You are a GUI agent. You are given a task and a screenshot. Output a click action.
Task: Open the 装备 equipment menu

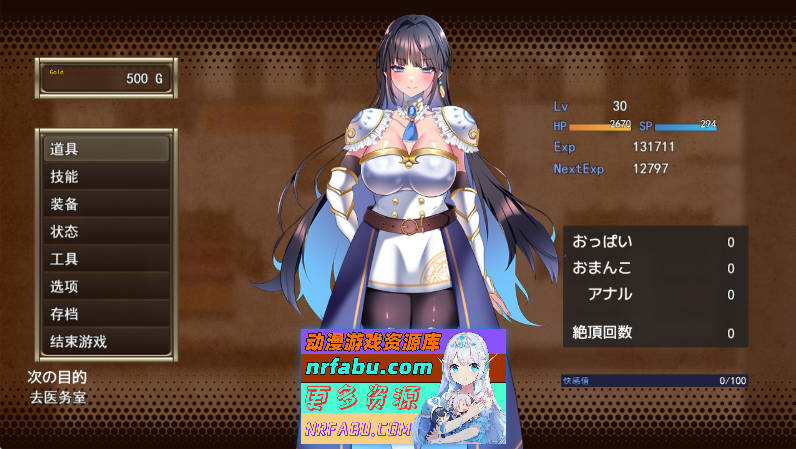coord(105,204)
